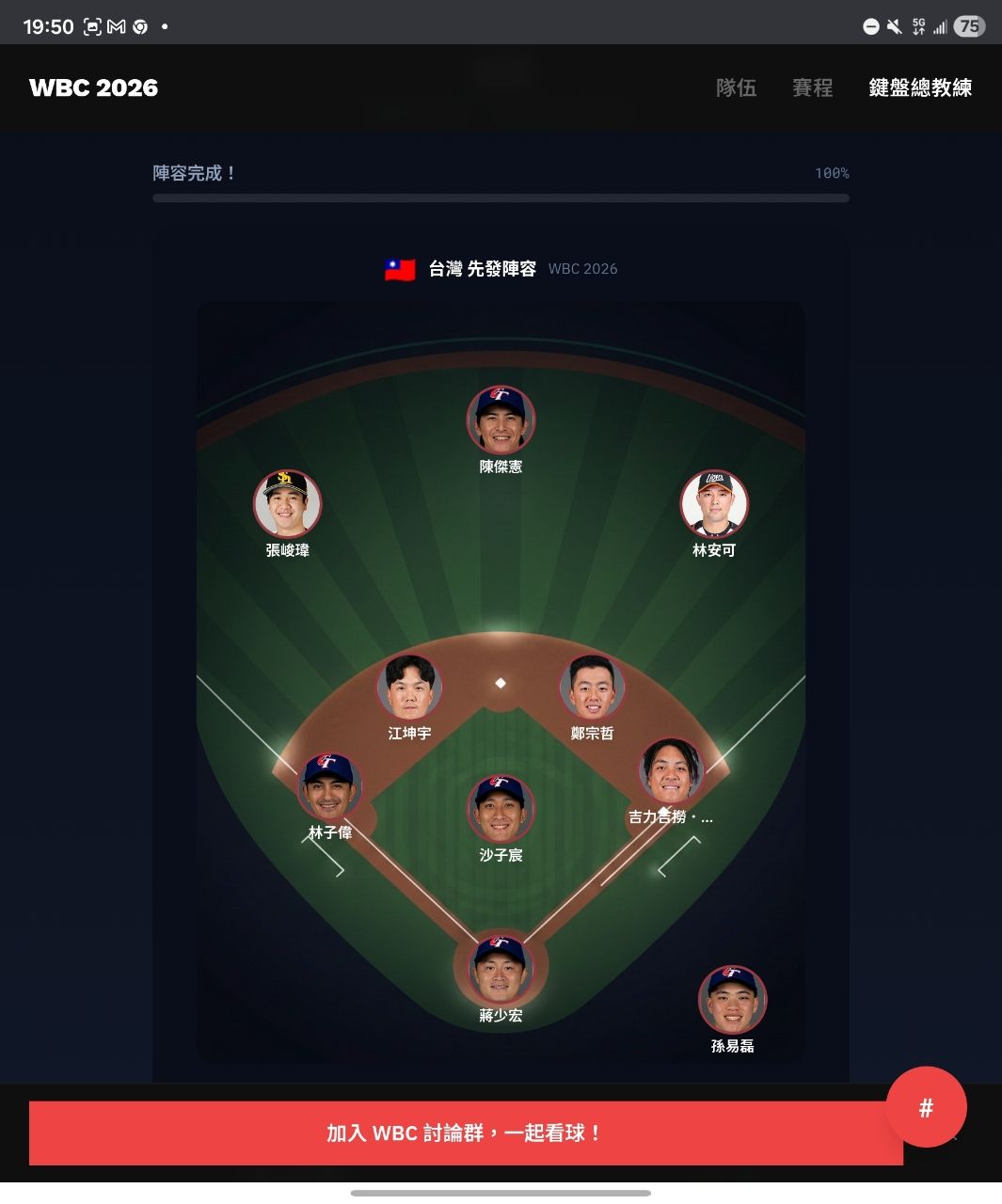This screenshot has height=1204, width=1002.
Task: Switch to the 賽程 schedule tab
Action: tap(812, 87)
